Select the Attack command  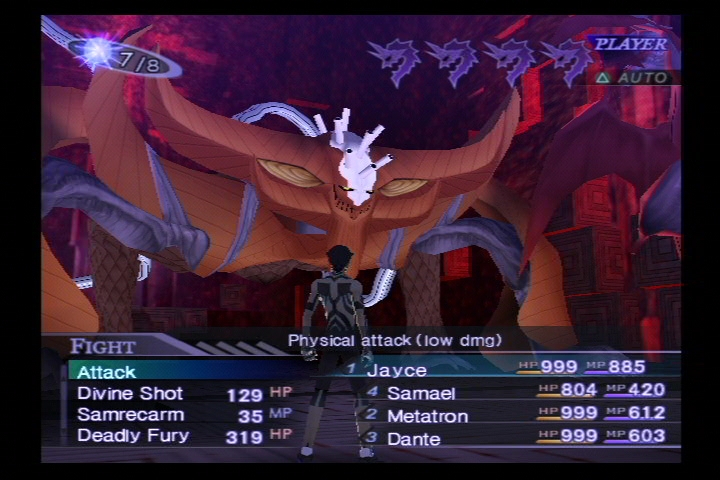(x=107, y=372)
